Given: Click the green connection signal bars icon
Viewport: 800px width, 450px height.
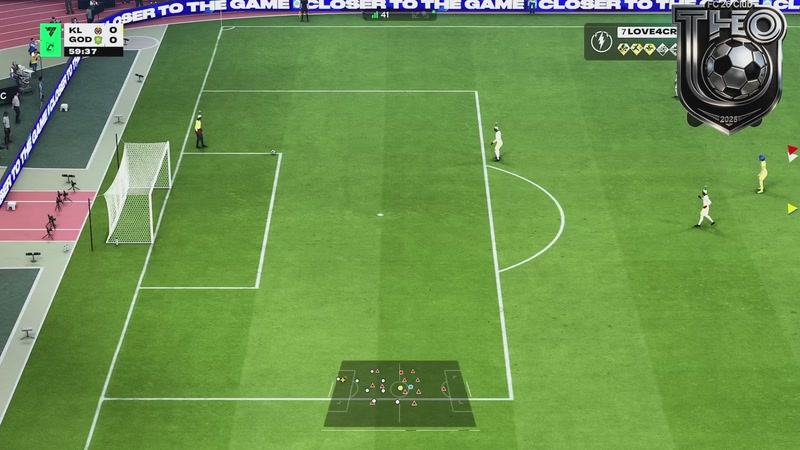Looking at the screenshot, I should coord(374,15).
